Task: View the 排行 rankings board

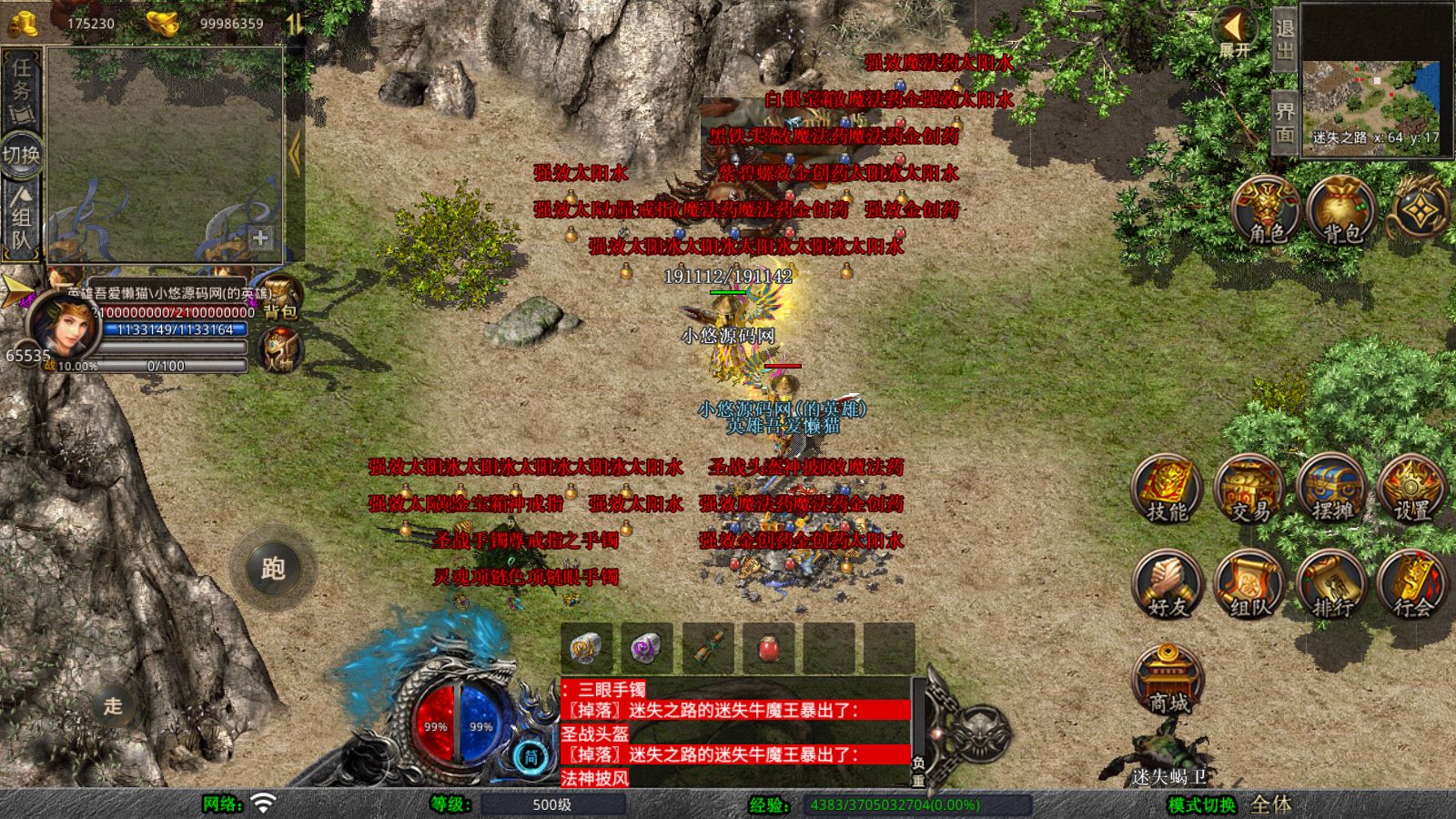Action: click(x=1332, y=584)
